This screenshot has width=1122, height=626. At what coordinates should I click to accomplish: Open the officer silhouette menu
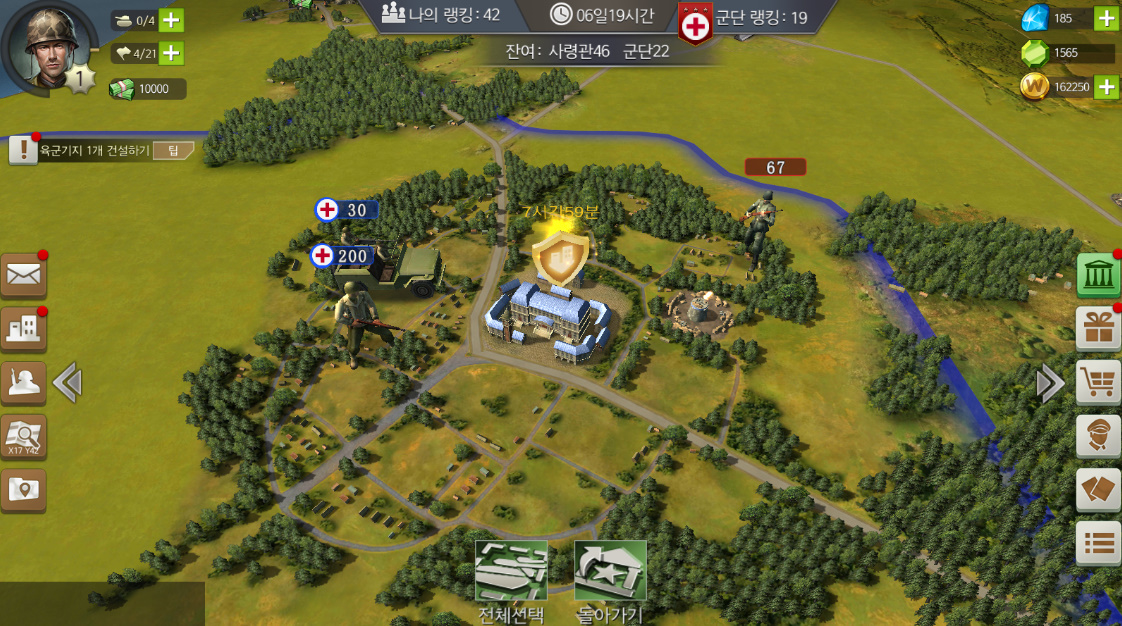[23, 382]
